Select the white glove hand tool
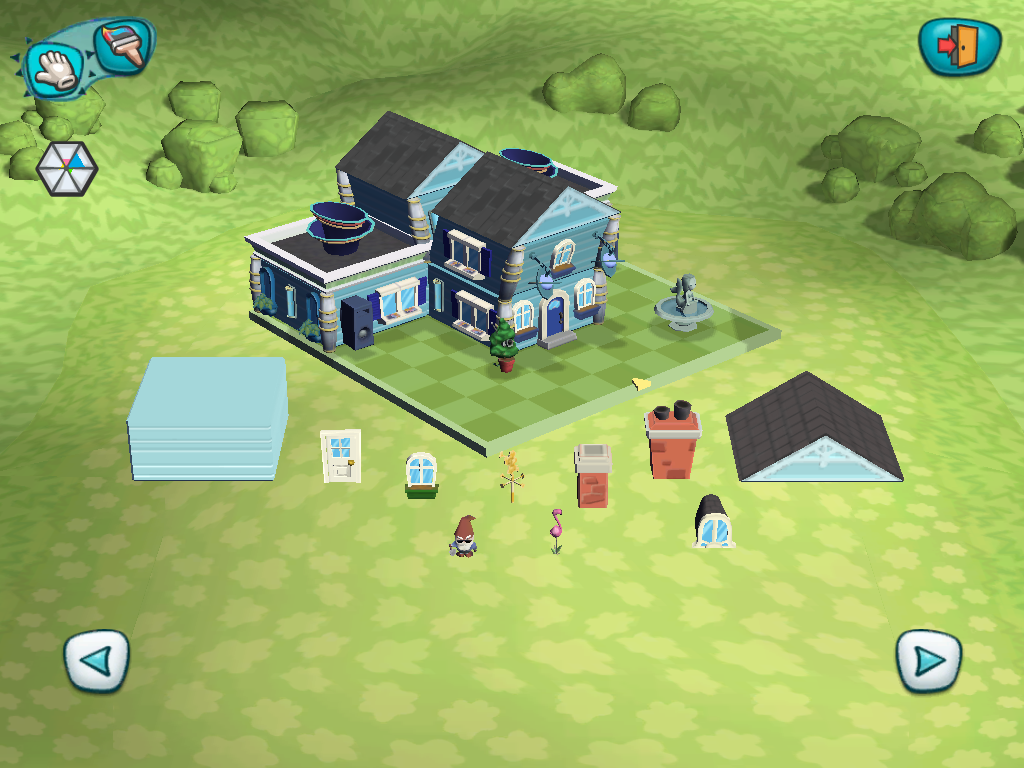 [x=52, y=68]
